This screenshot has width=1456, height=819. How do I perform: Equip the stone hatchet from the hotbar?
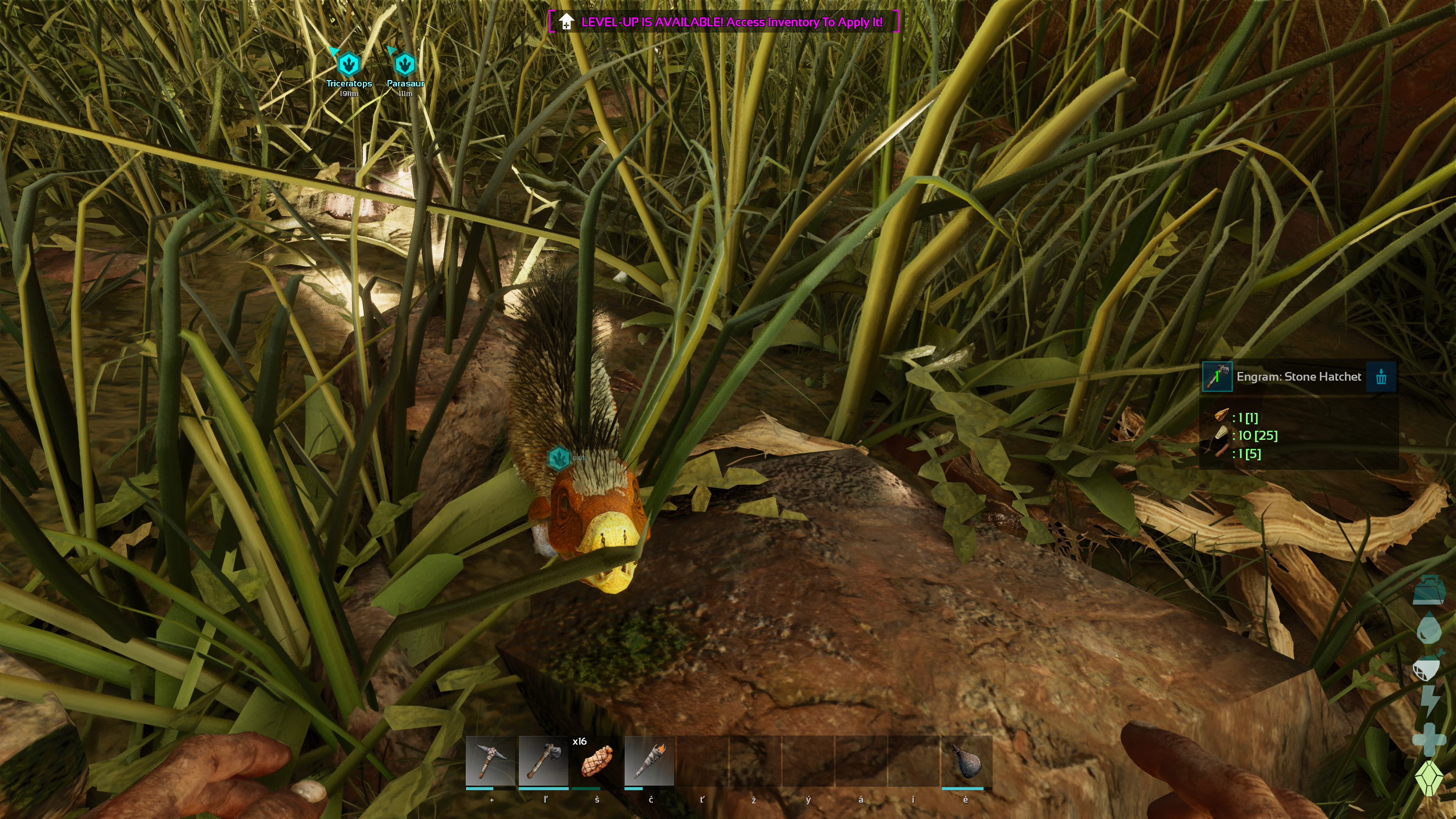543,761
